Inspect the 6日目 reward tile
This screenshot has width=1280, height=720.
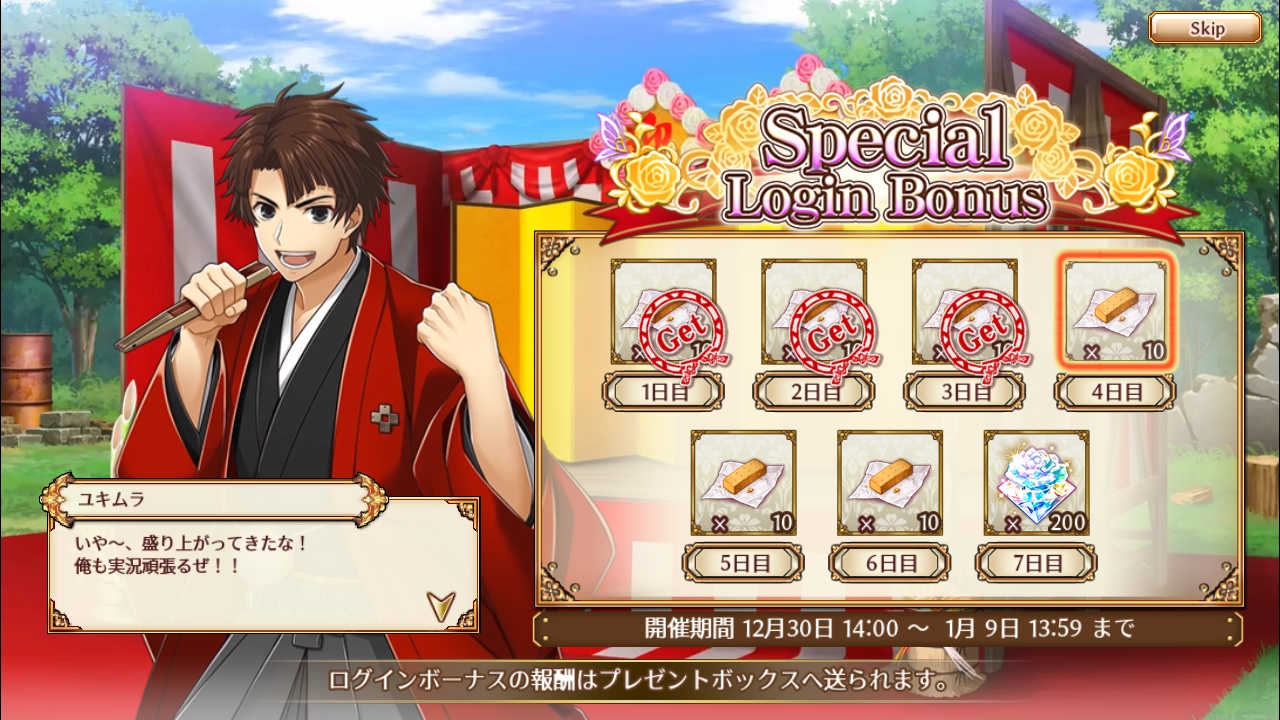coord(889,483)
